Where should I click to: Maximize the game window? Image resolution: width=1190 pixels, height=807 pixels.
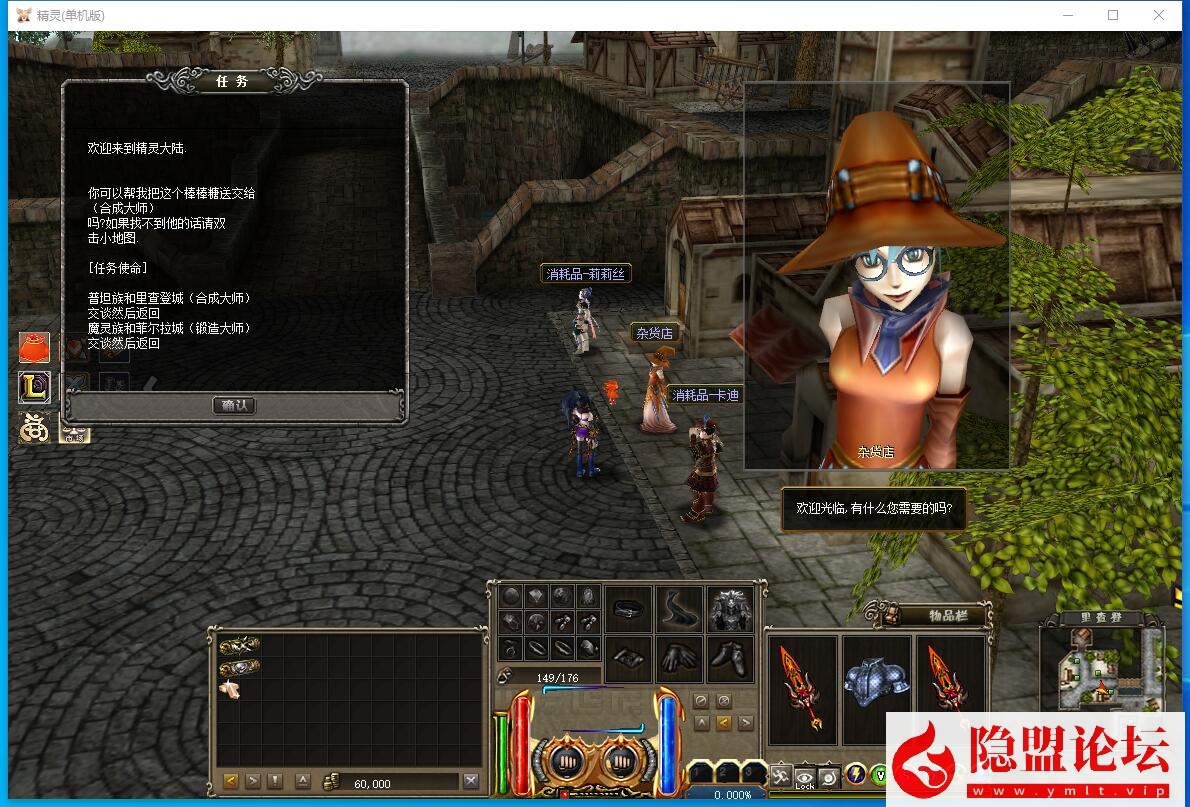[x=1113, y=15]
